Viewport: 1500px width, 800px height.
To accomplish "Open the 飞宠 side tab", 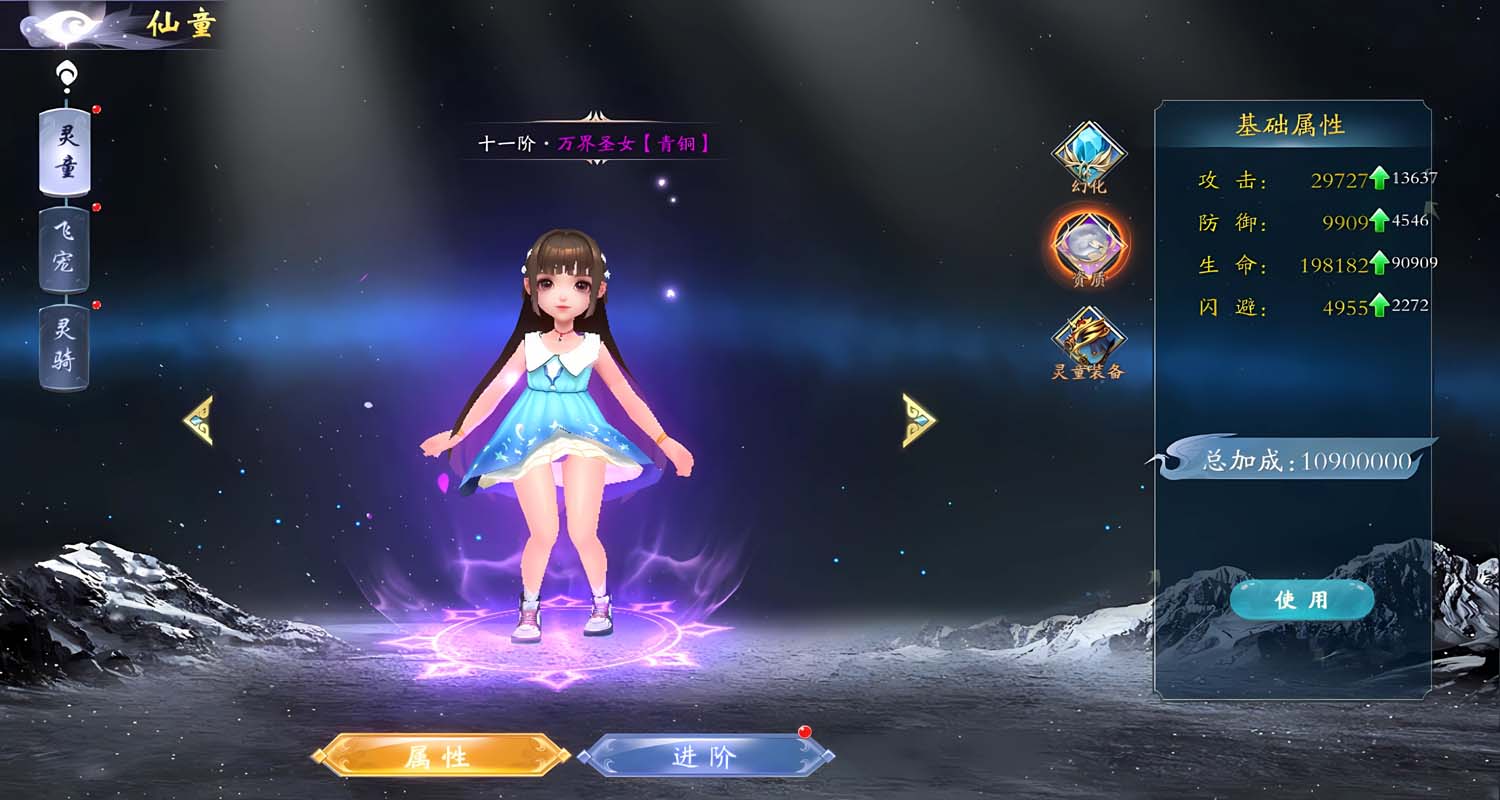I will pos(65,249).
